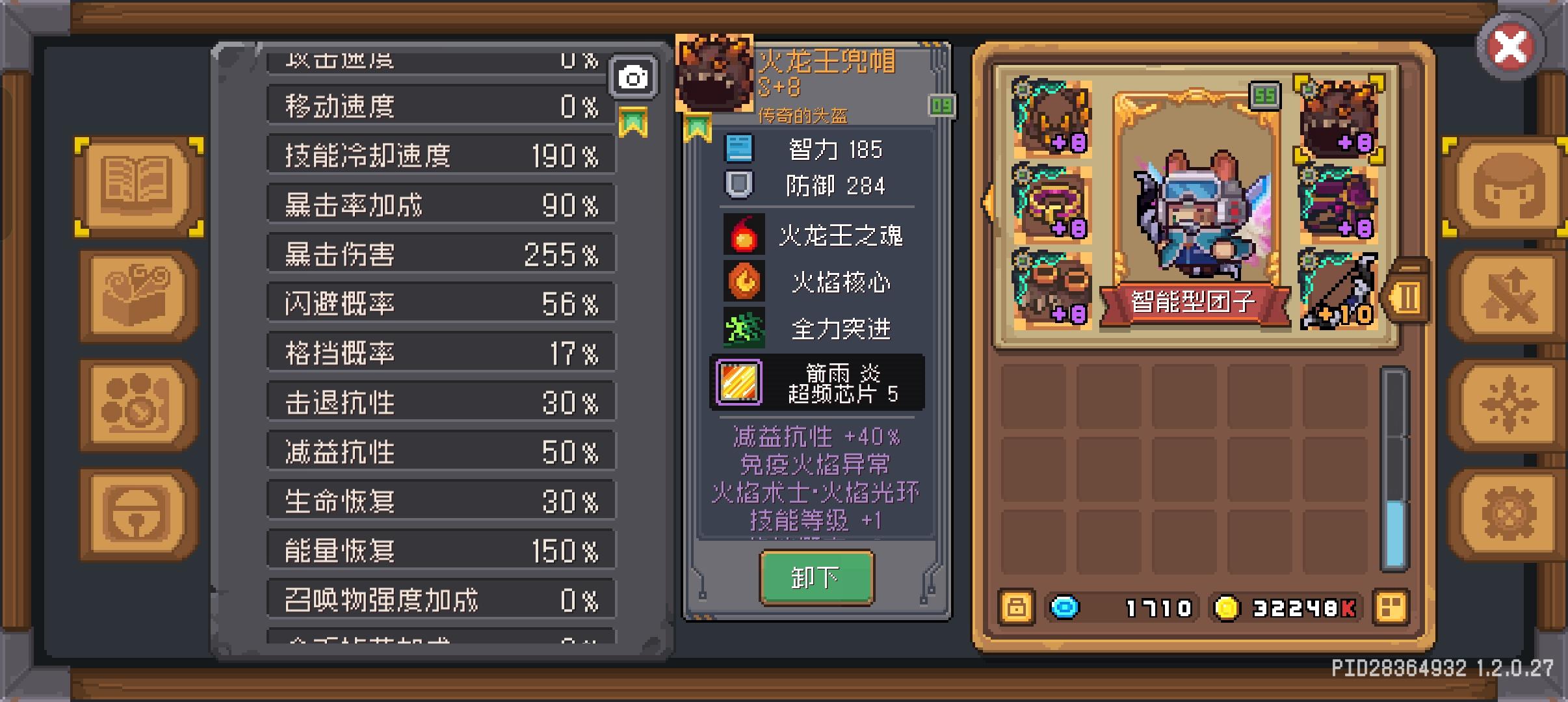Viewport: 1568px width, 702px height.
Task: Open the snowflake skill panel icon
Action: tap(1509, 403)
